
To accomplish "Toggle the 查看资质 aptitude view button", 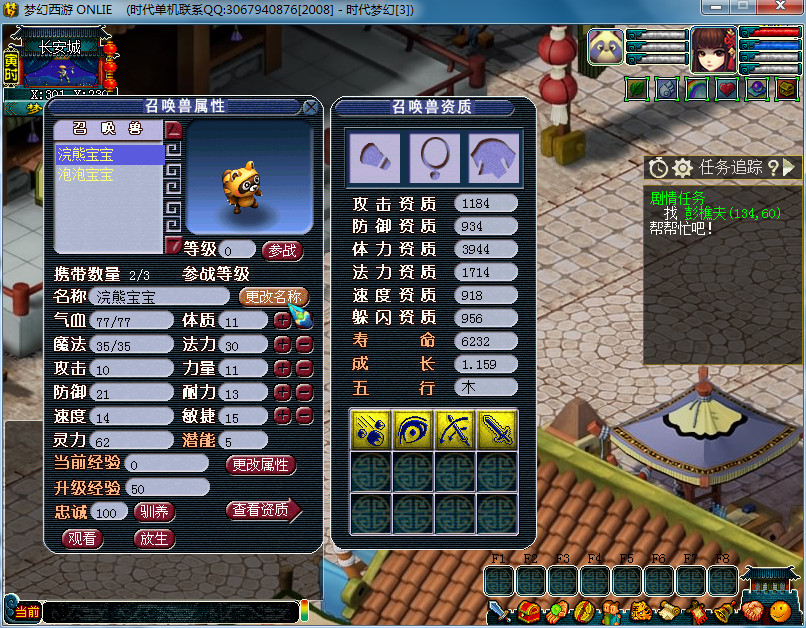I will click(x=263, y=511).
